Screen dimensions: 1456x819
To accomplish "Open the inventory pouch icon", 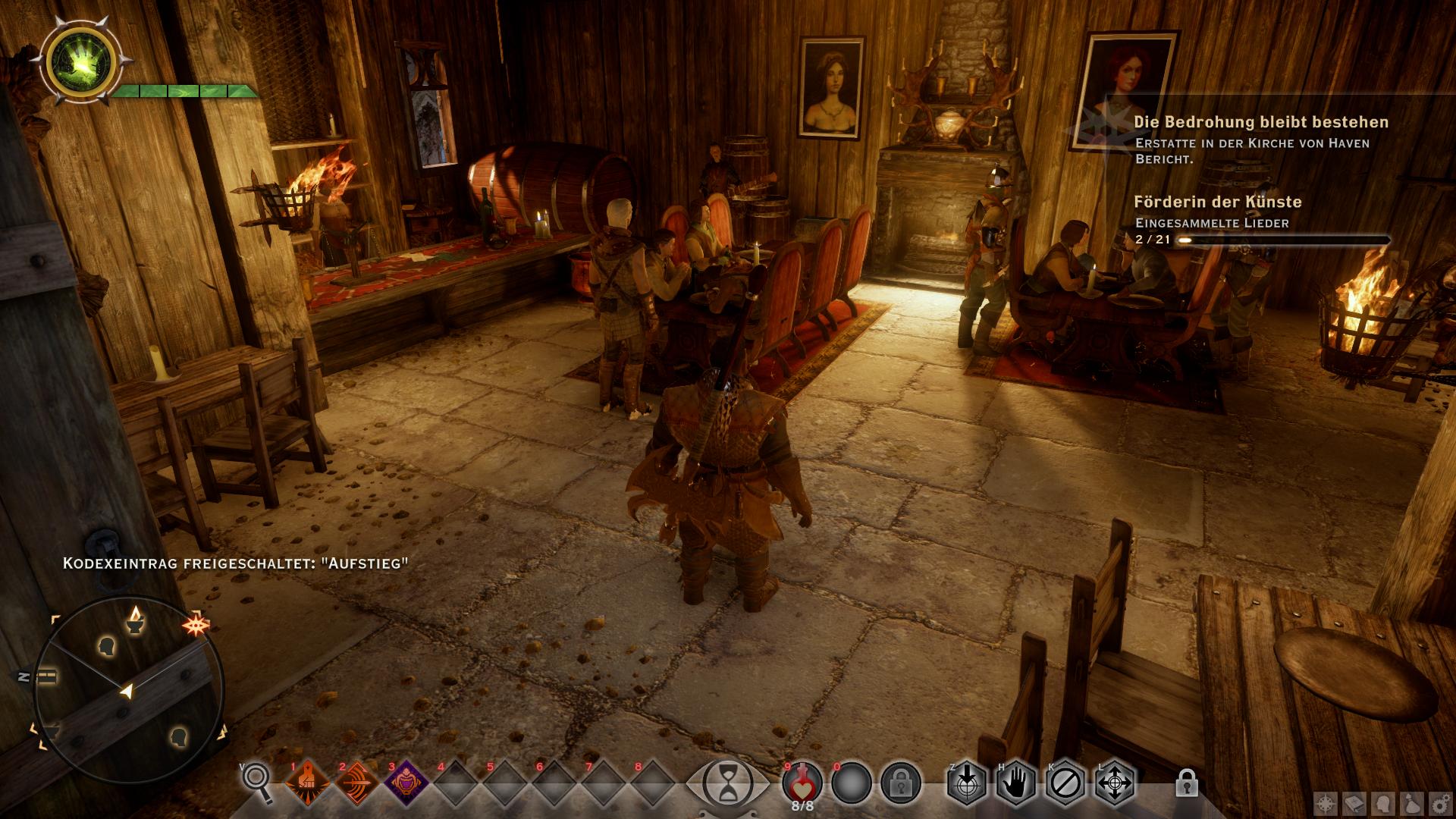I will (1411, 804).
